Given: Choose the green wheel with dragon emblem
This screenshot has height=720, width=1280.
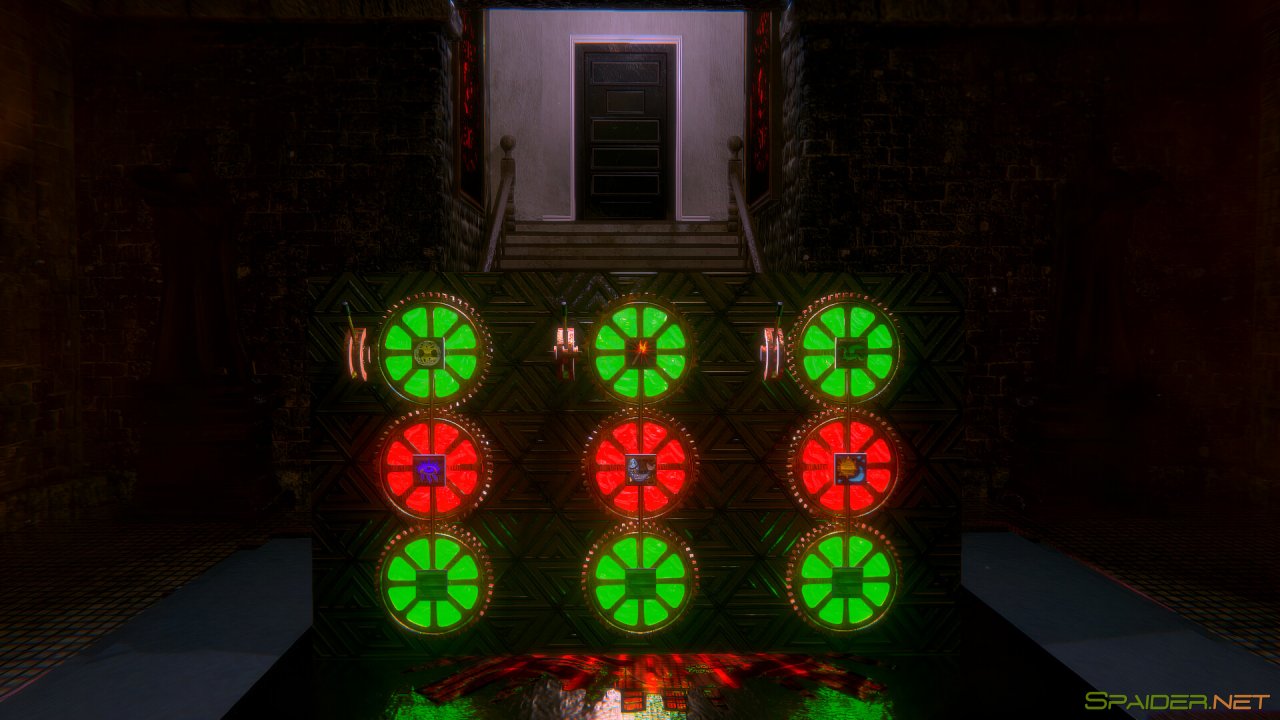Looking at the screenshot, I should 847,350.
